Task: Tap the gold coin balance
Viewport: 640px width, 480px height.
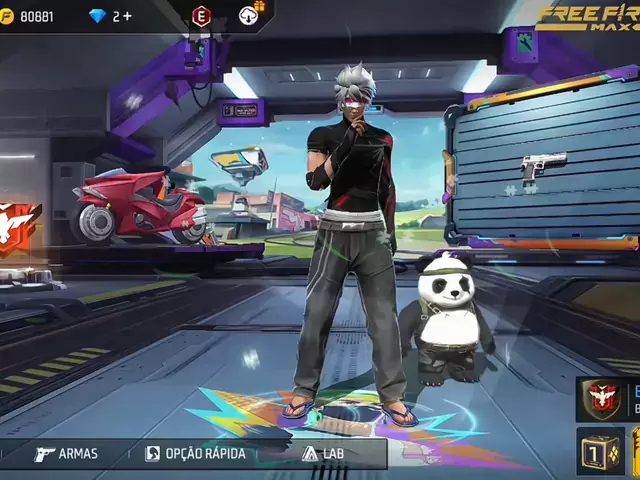Action: 30,16
